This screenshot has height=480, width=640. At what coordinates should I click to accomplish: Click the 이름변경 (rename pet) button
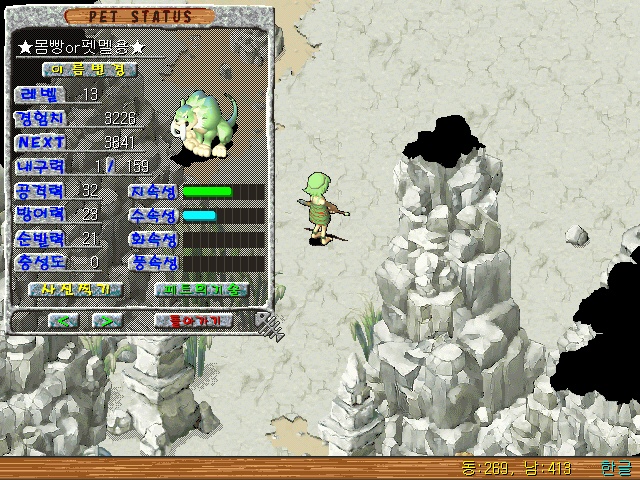point(88,70)
